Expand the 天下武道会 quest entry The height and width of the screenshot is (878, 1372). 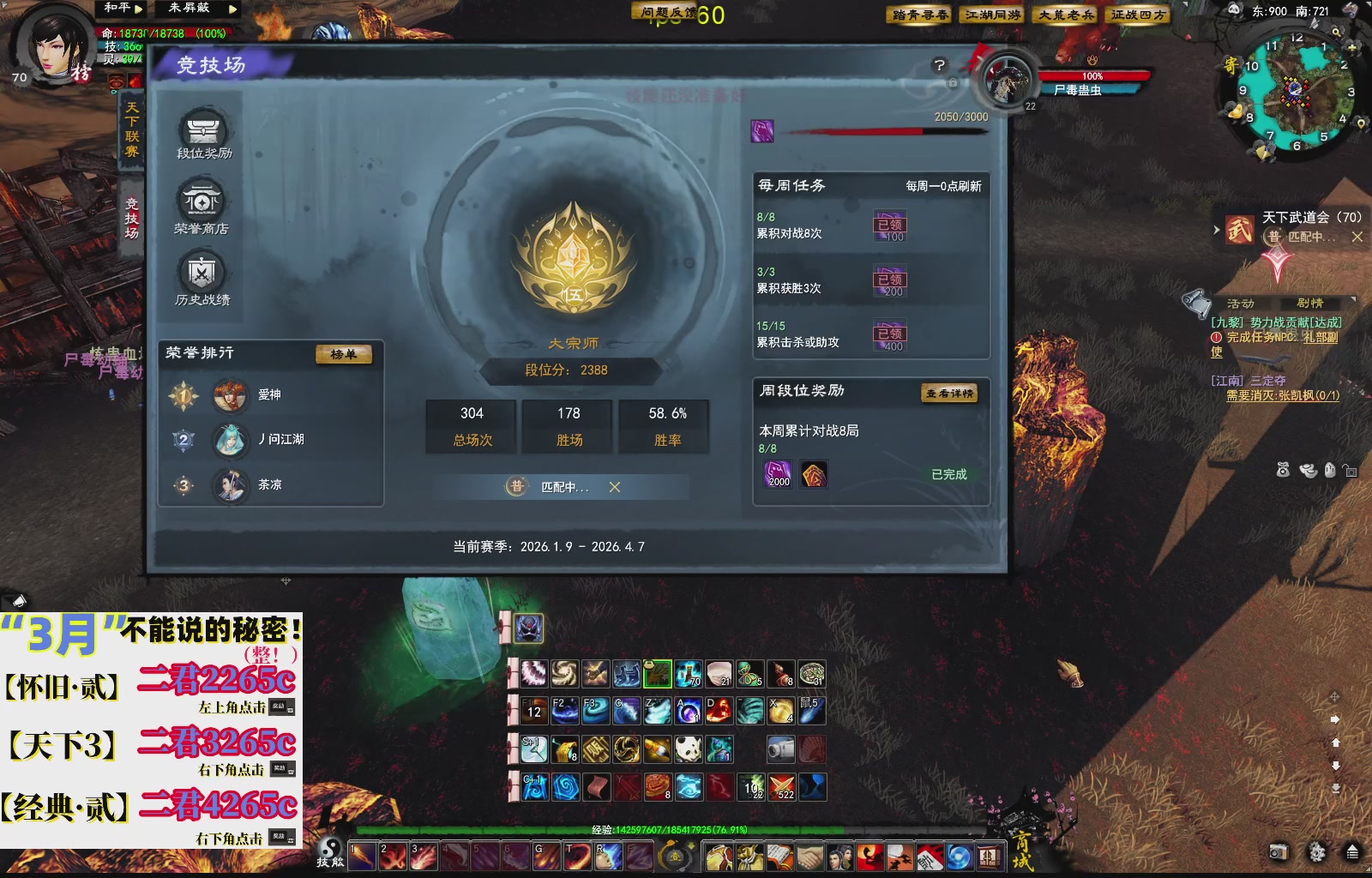click(x=1216, y=230)
